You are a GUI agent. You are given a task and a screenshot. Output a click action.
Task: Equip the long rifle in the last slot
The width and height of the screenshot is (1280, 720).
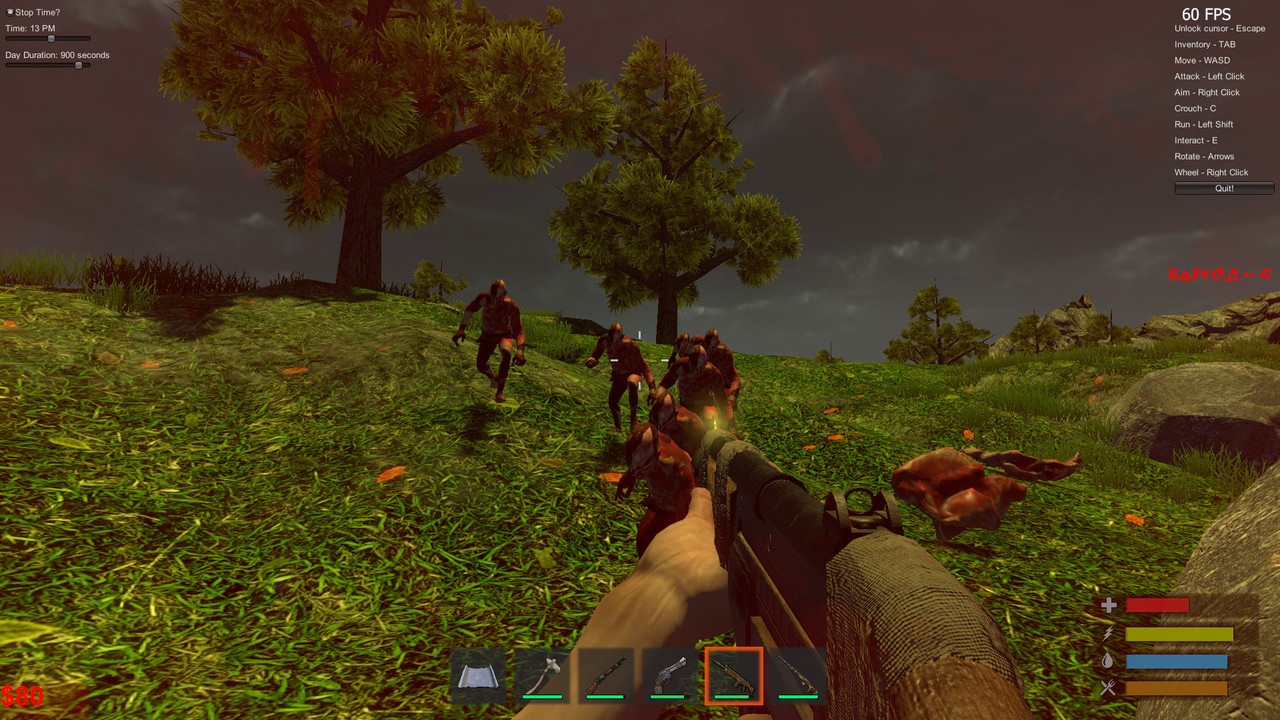(798, 676)
